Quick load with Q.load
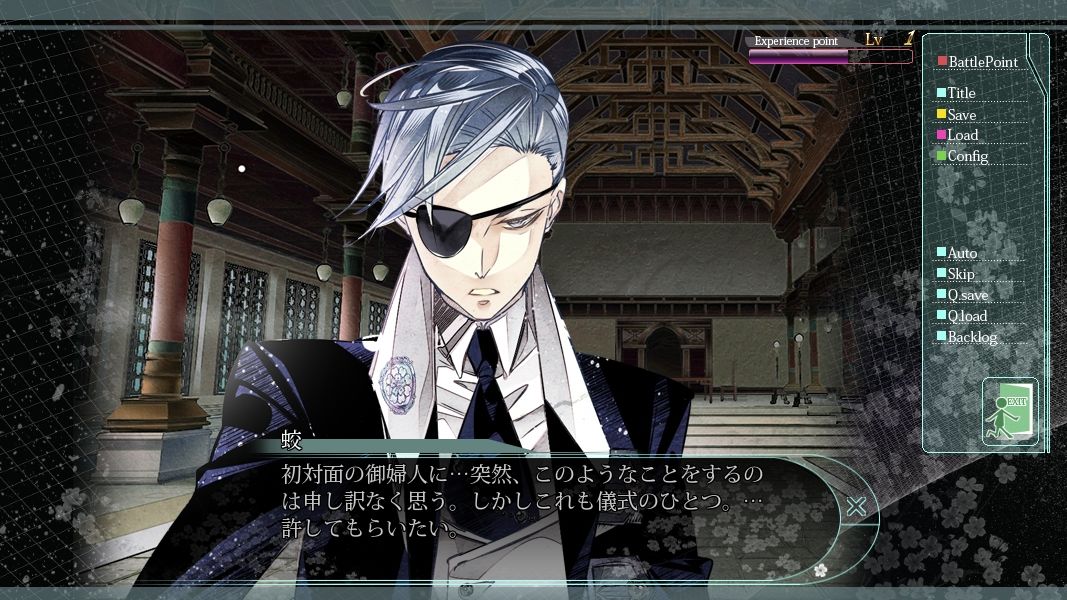Screen dimensions: 1067x600 [x=967, y=316]
